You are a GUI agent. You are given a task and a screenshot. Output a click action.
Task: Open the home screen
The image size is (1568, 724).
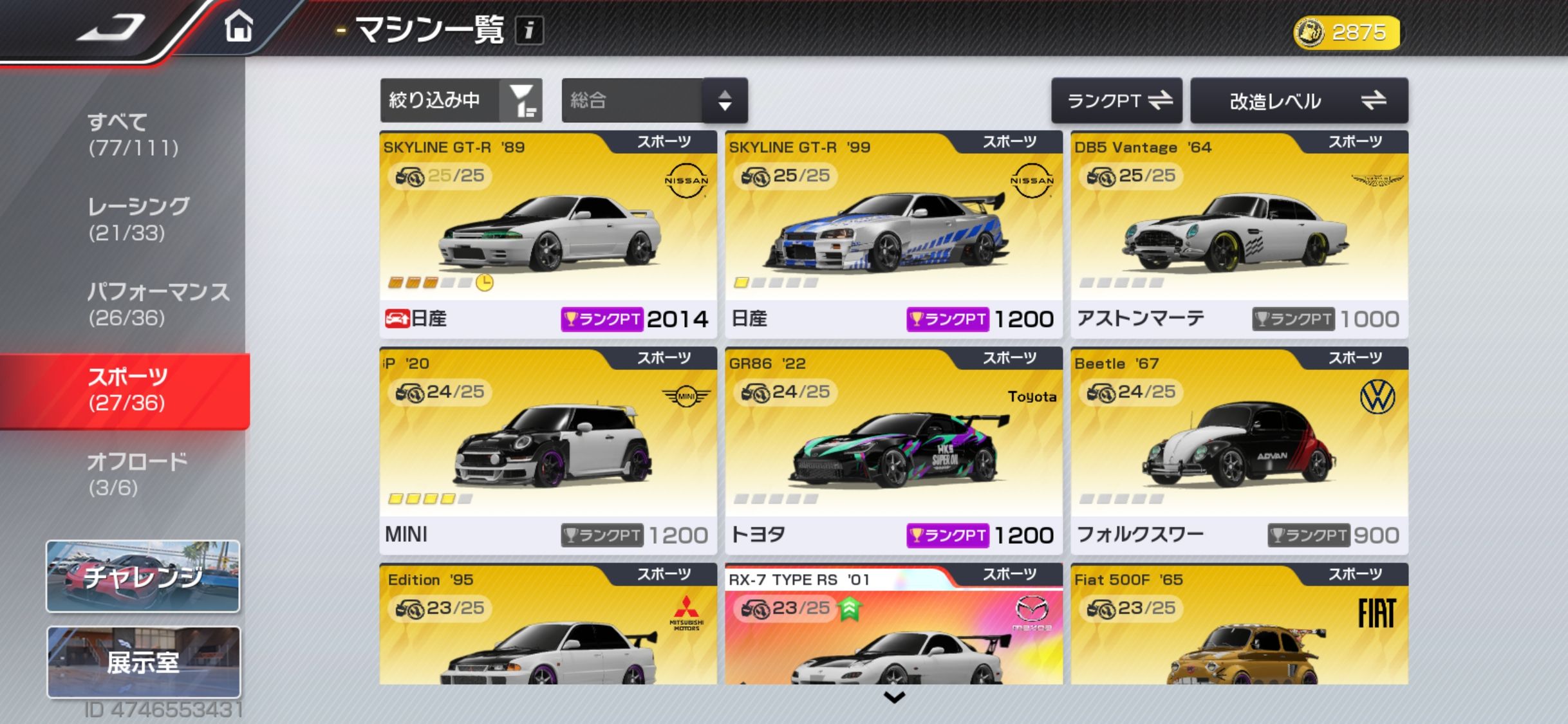239,28
